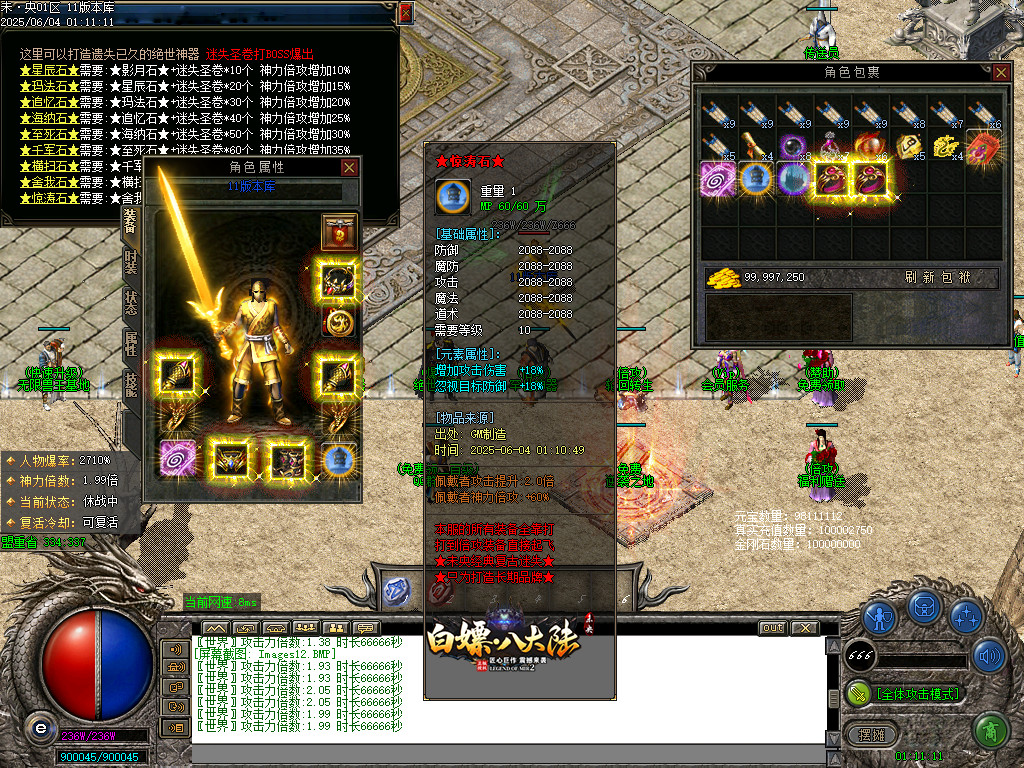Toggle the sound speaker button
The width and height of the screenshot is (1024, 768).
[989, 656]
